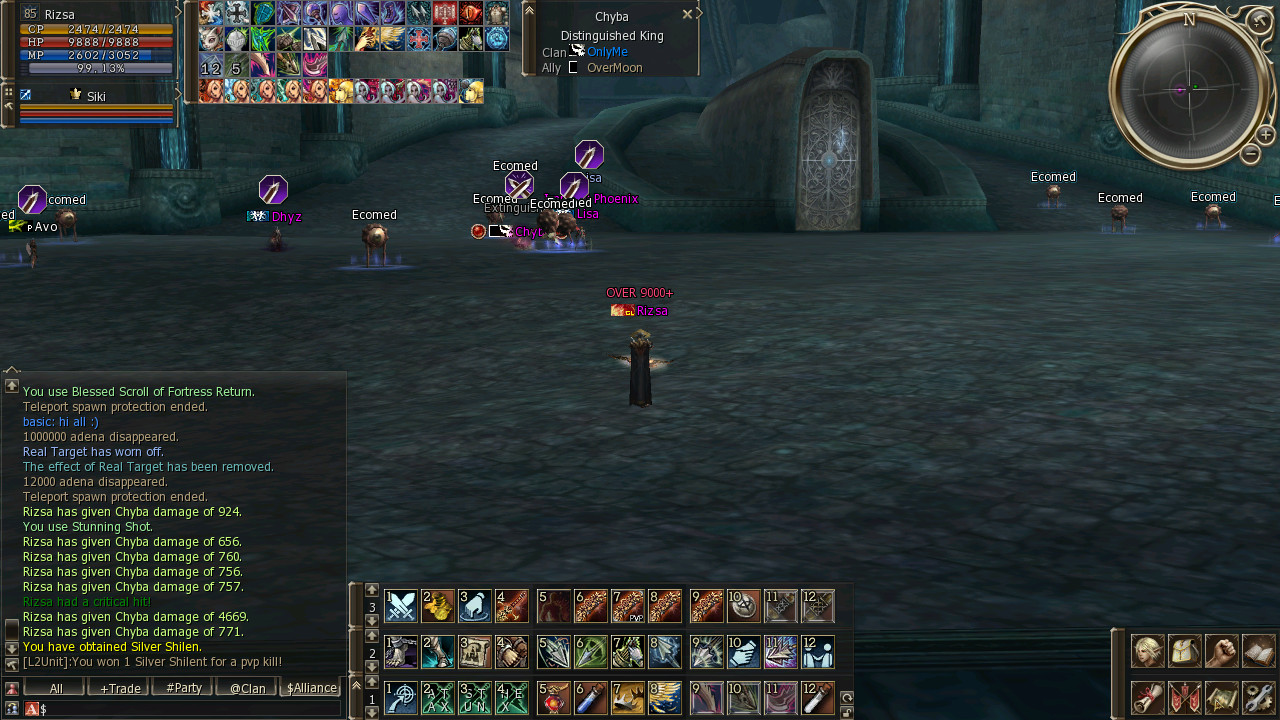
Task: Open the inventory backpack icon
Action: click(x=1185, y=651)
